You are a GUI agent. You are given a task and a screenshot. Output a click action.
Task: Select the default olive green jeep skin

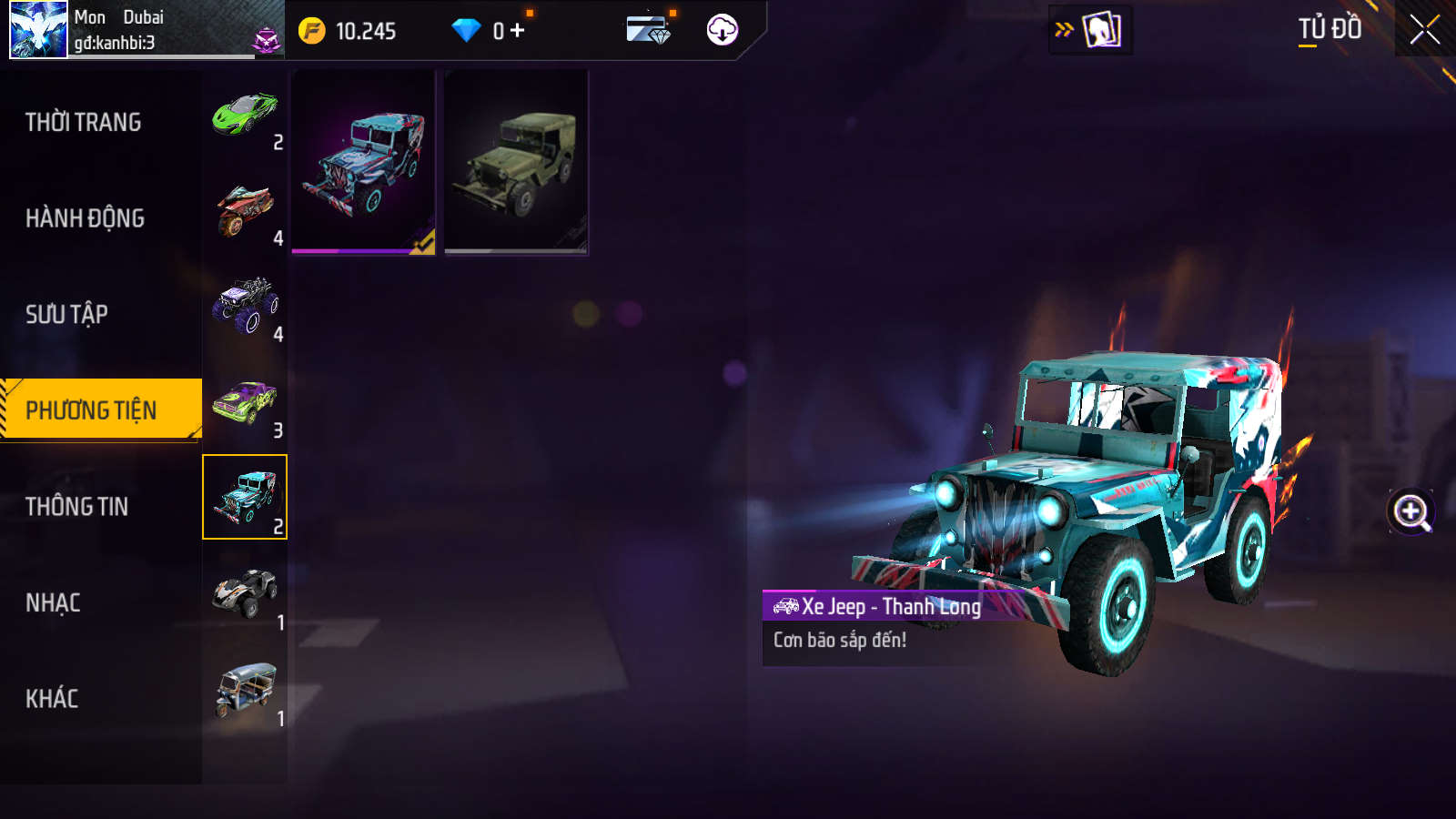(x=516, y=163)
